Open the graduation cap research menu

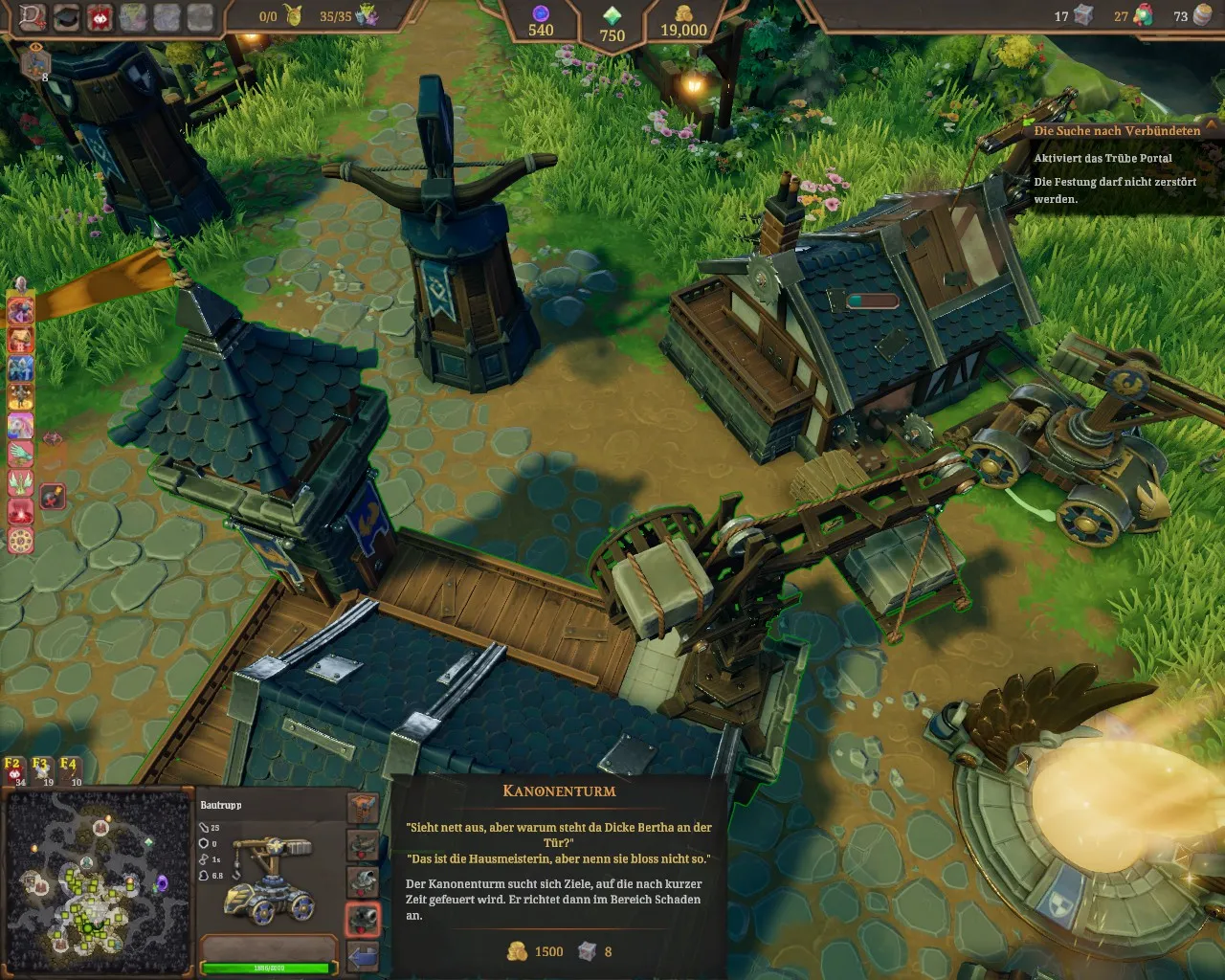(66, 17)
